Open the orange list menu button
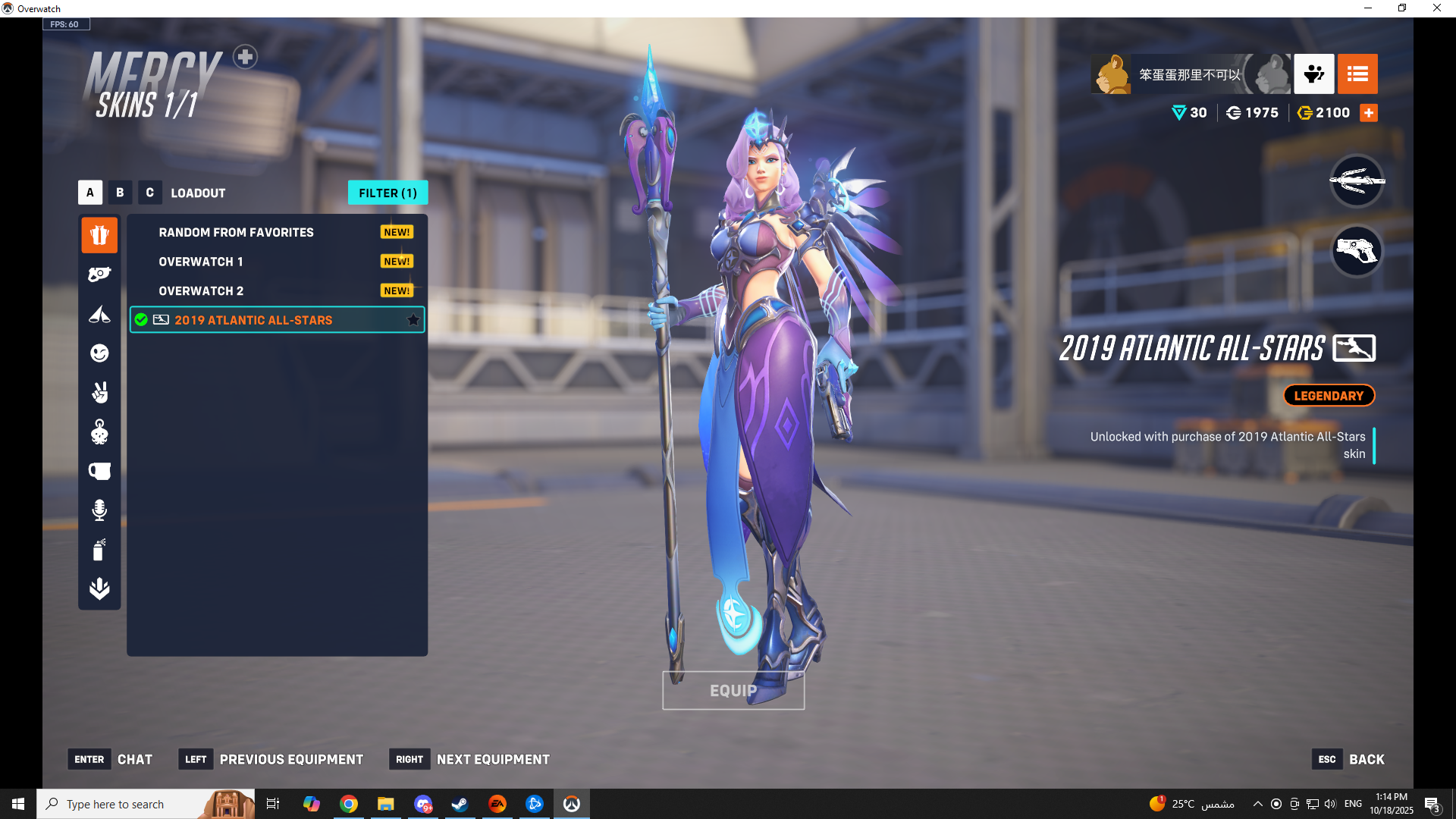1456x819 pixels. 1357,74
